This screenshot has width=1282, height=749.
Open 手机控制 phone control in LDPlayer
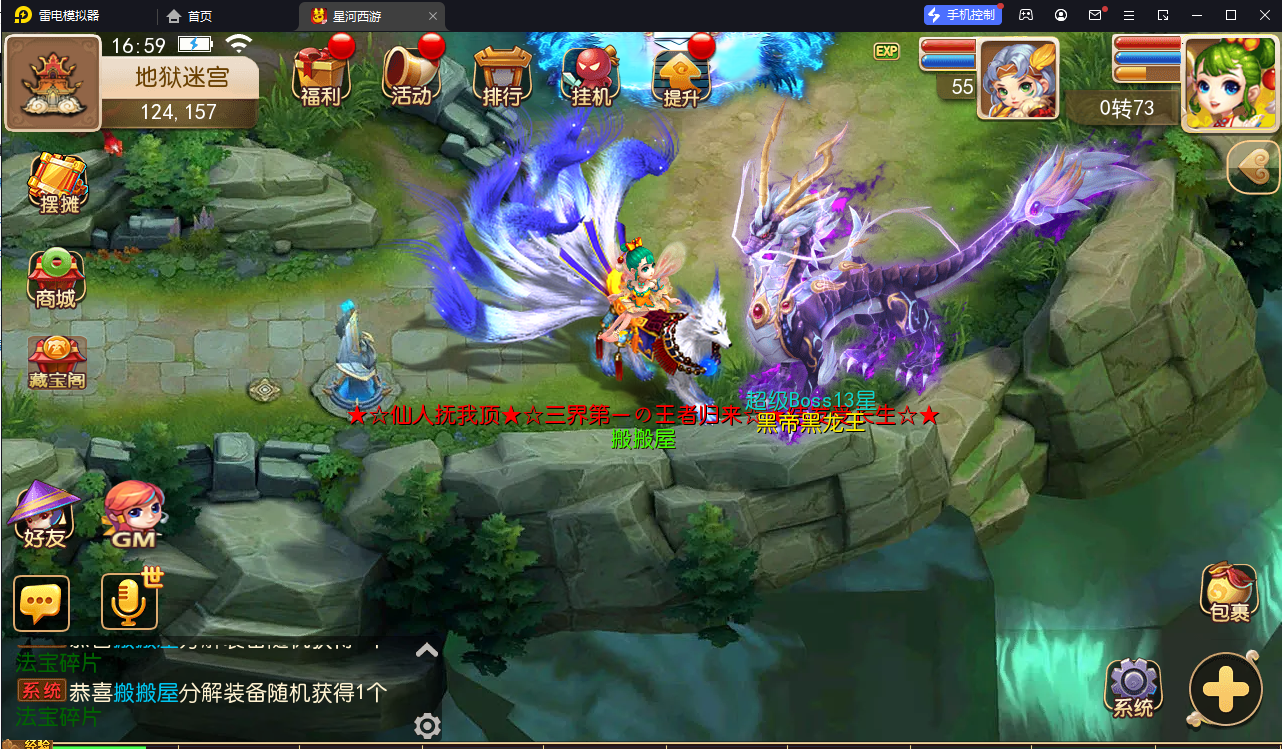pos(962,14)
